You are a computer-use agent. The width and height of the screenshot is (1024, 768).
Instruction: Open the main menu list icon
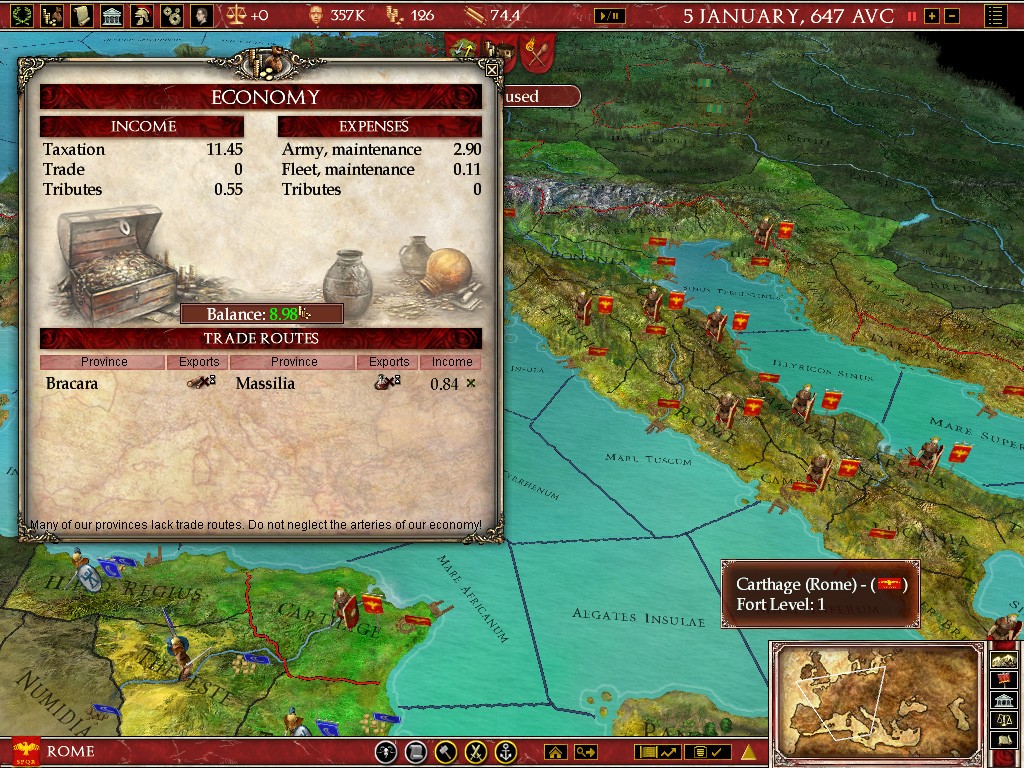point(996,16)
